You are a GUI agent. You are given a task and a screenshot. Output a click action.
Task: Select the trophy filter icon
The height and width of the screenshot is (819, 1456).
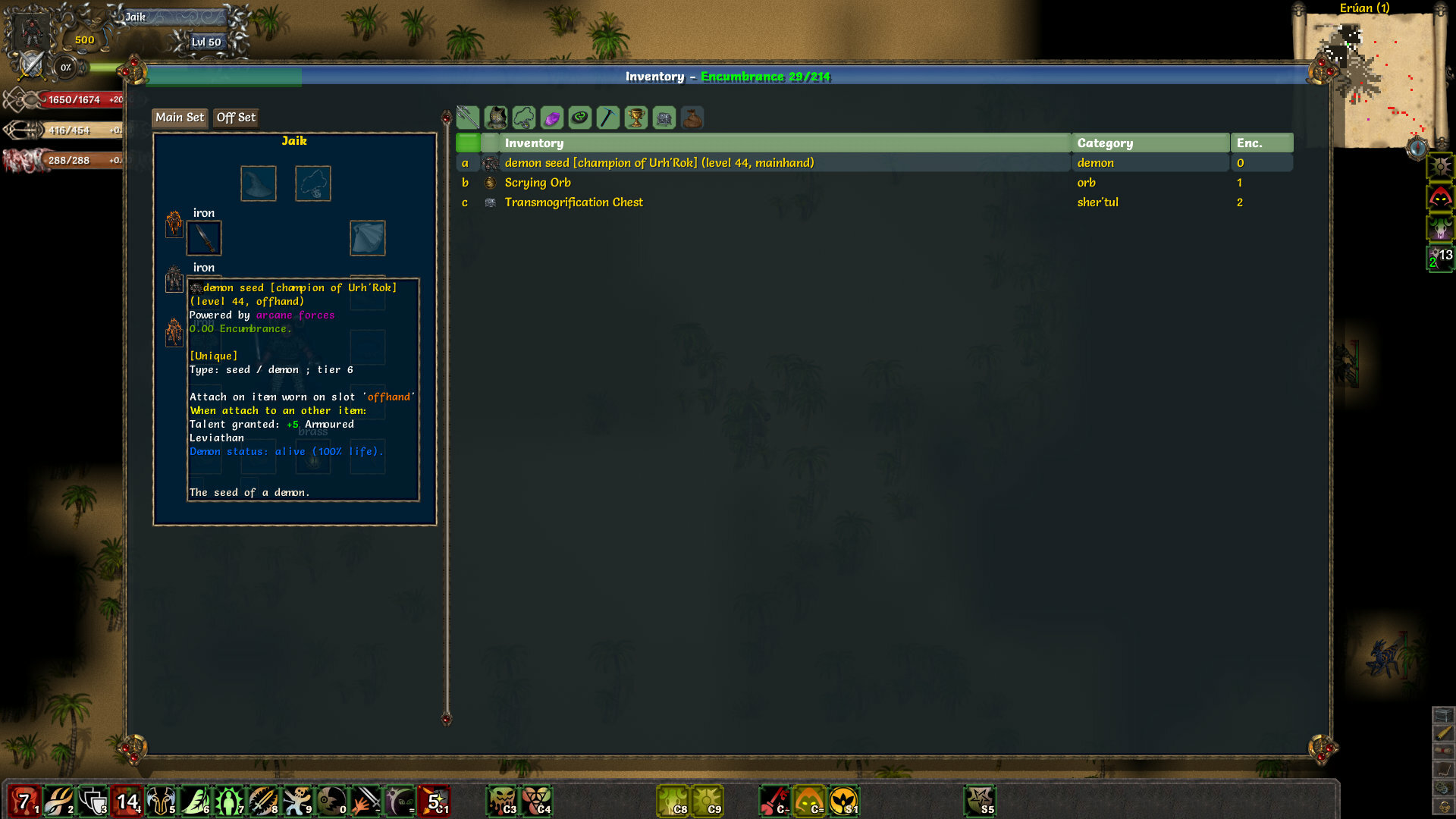[635, 118]
